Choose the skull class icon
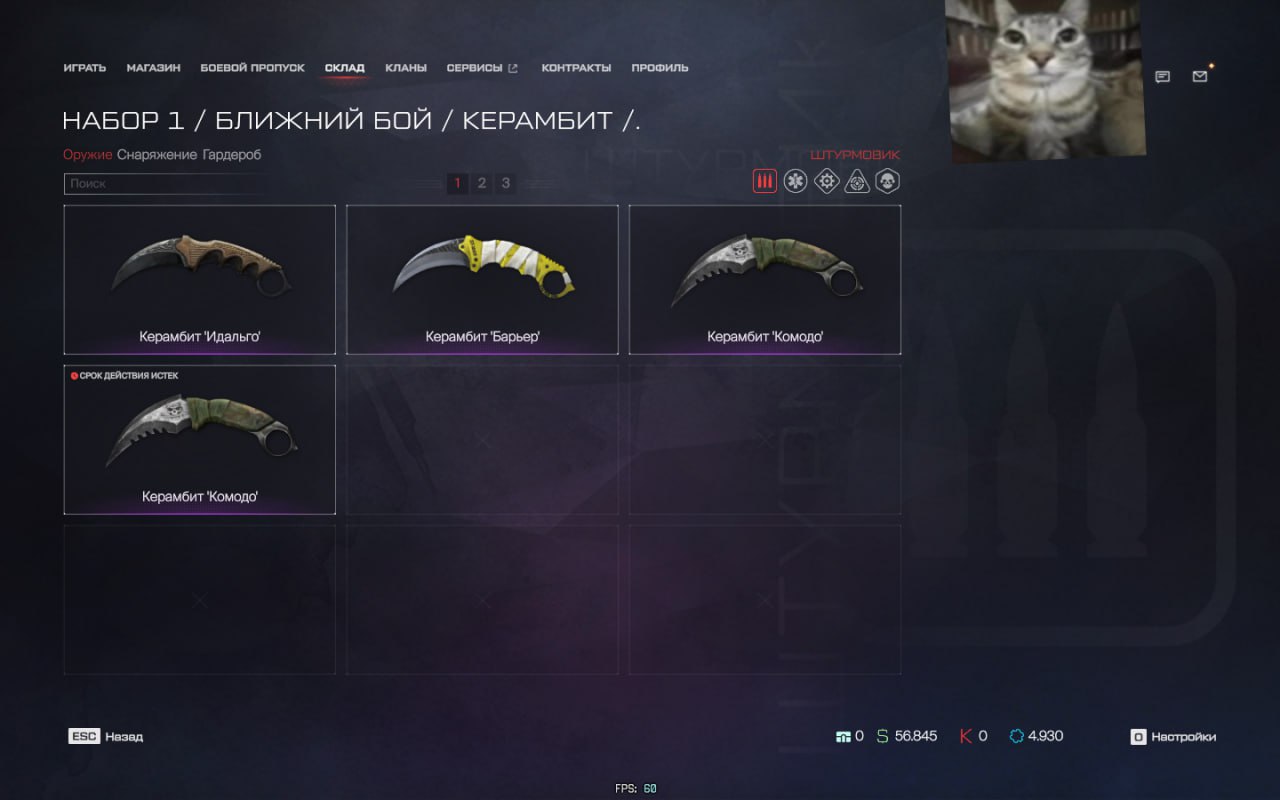1280x800 pixels. [887, 181]
